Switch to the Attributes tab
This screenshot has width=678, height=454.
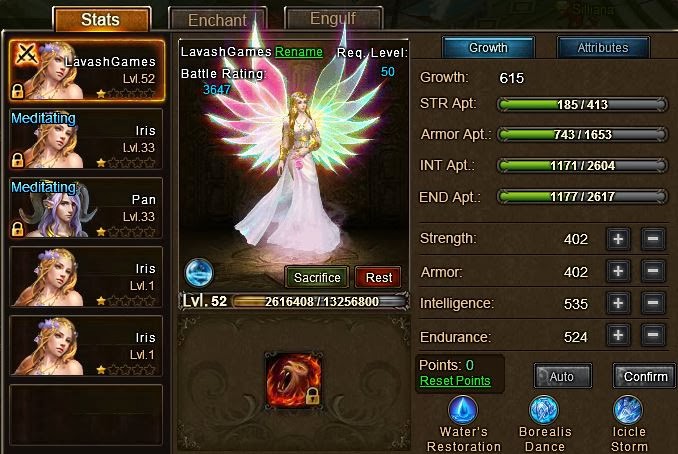coord(602,48)
